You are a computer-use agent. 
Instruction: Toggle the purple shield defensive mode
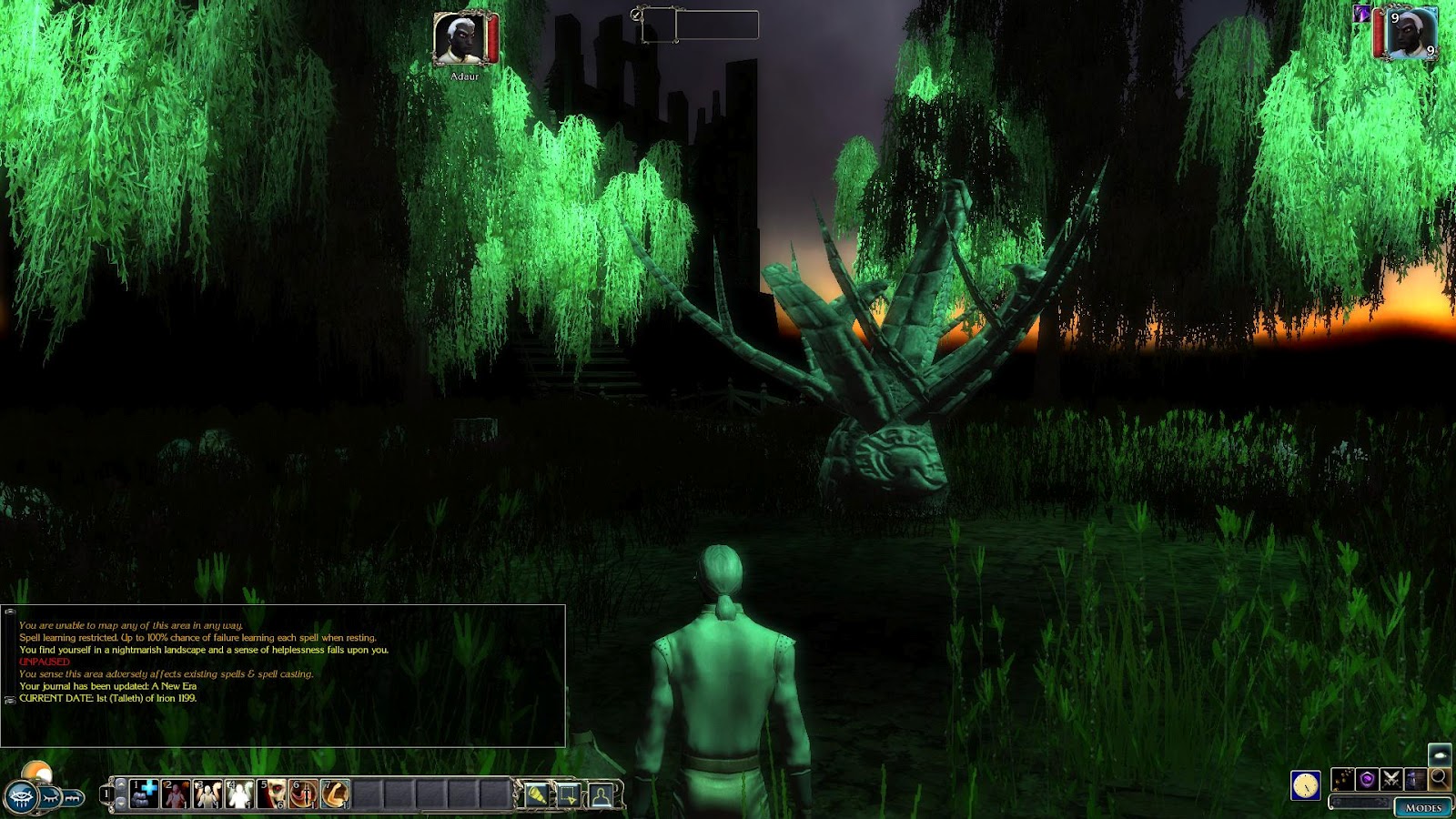pyautogui.click(x=1367, y=779)
